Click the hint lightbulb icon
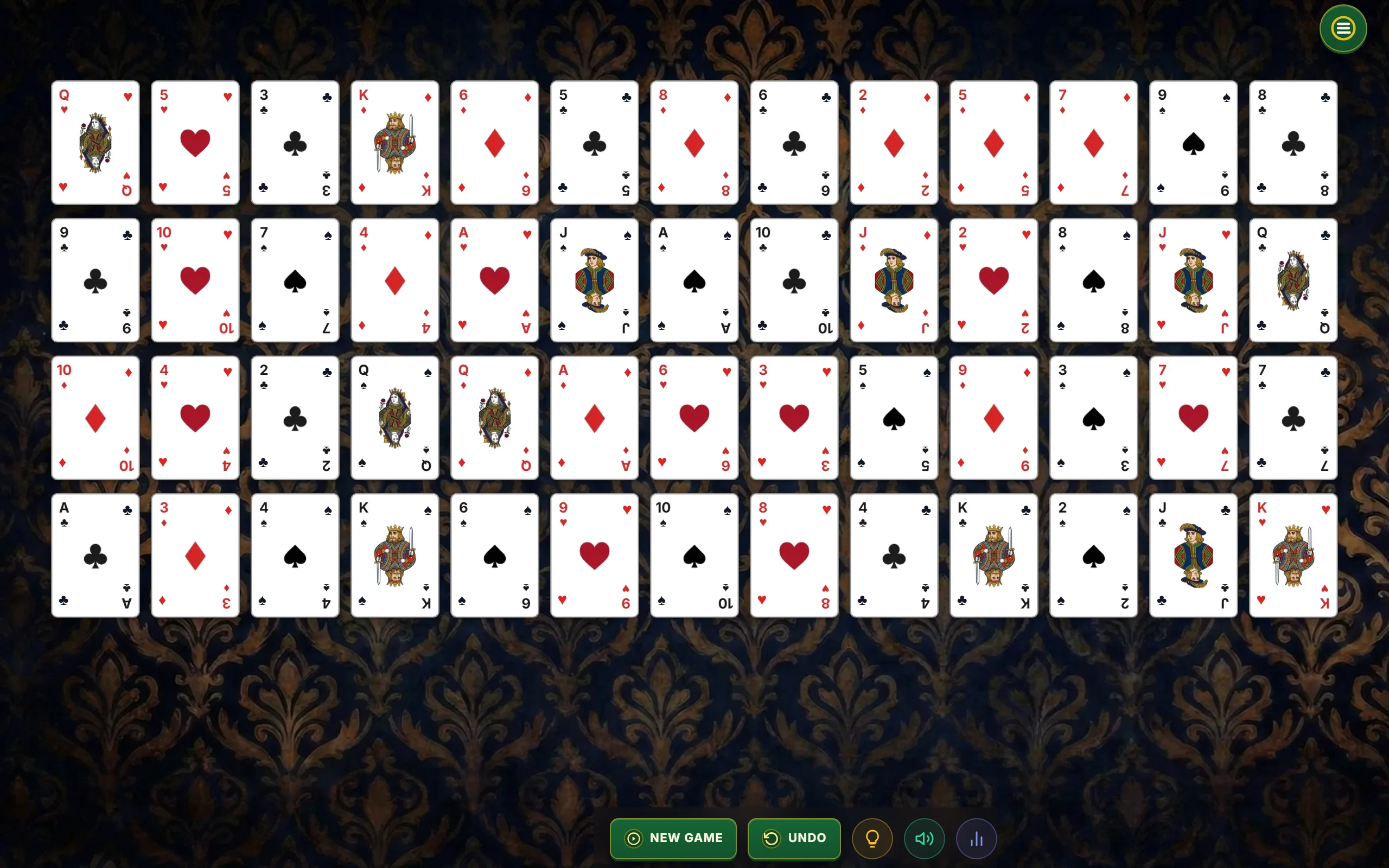This screenshot has height=868, width=1389. [x=872, y=838]
